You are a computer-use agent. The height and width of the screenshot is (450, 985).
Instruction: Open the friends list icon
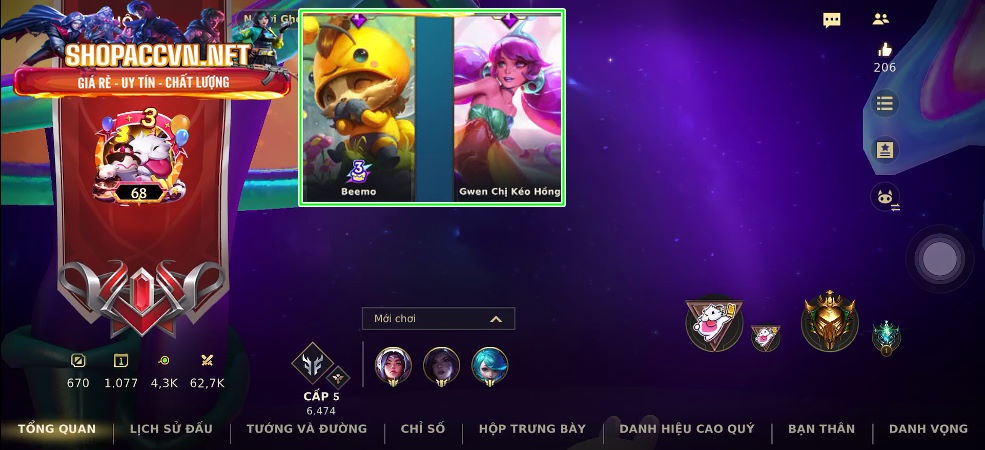coord(881,19)
